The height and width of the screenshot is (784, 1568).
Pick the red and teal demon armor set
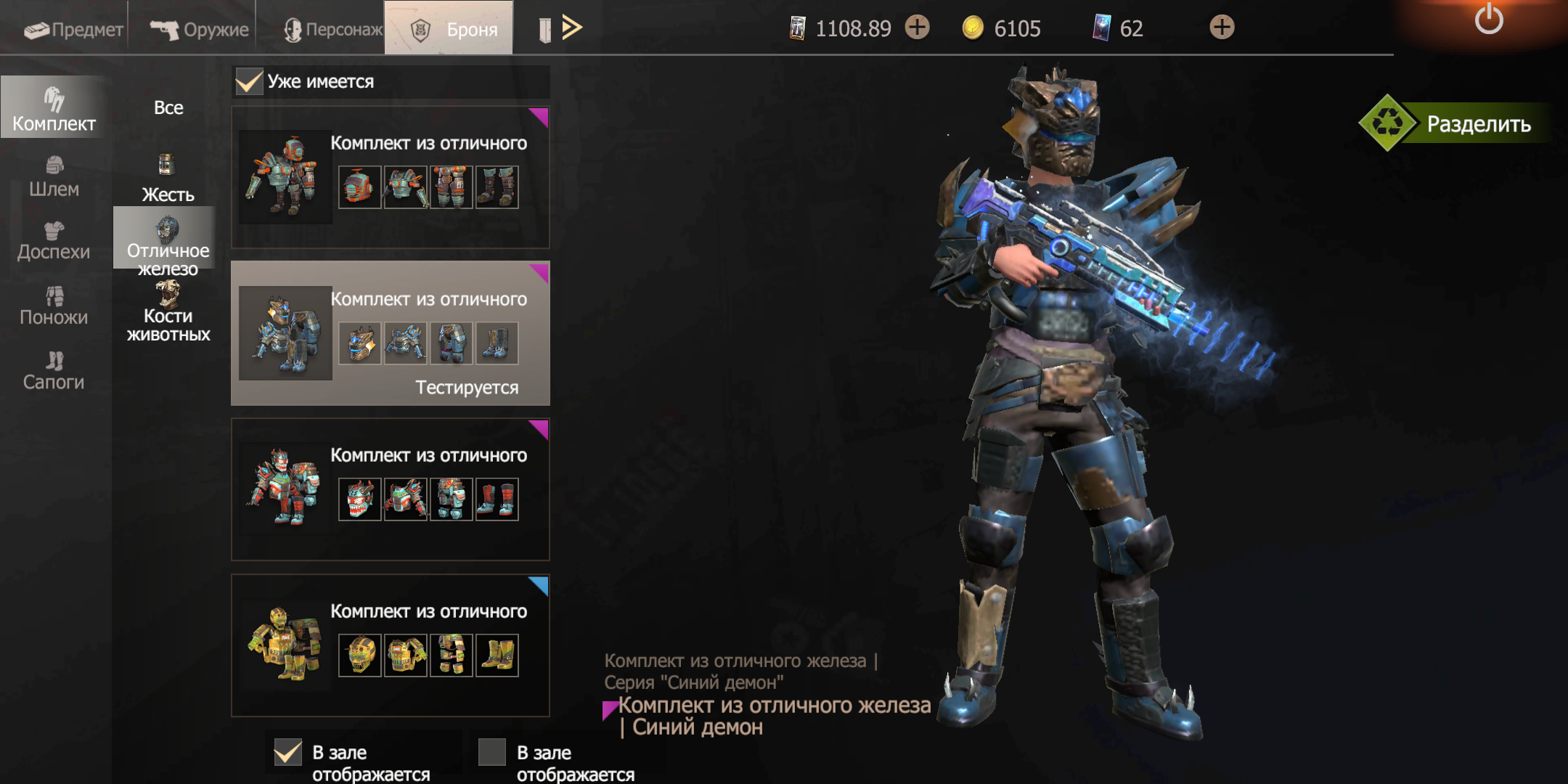point(286,488)
